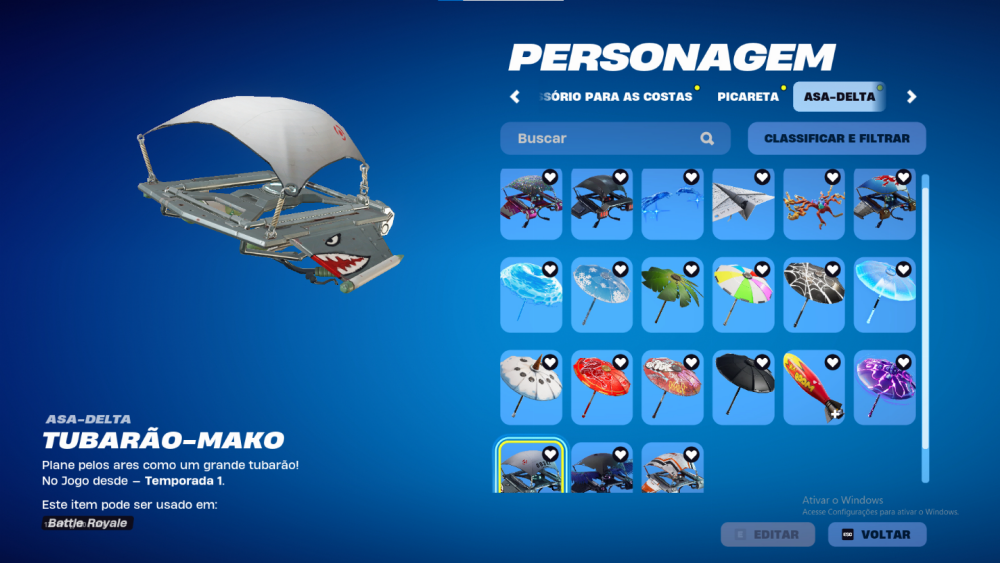The width and height of the screenshot is (1000, 563).
Task: Click the Editar button
Action: 767,534
